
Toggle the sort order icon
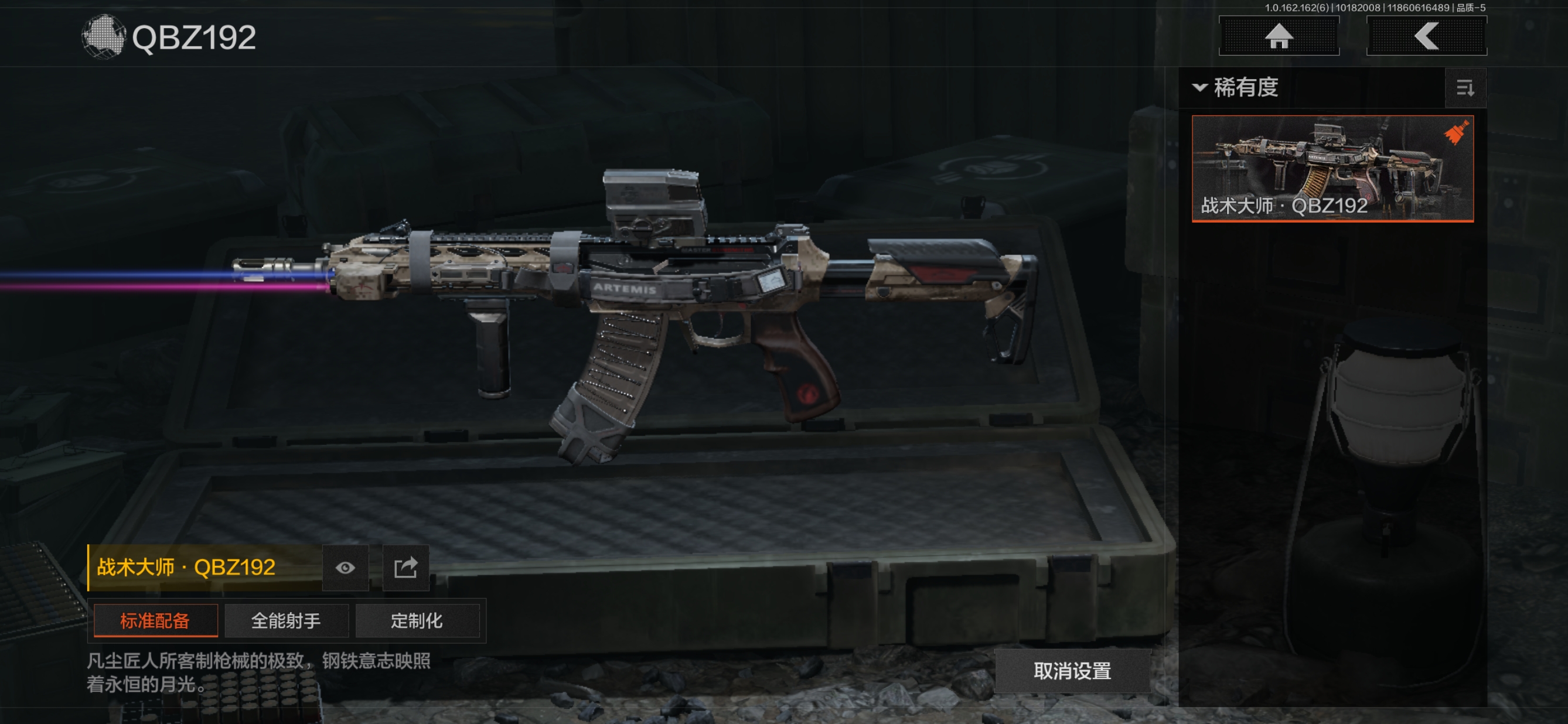pyautogui.click(x=1465, y=88)
